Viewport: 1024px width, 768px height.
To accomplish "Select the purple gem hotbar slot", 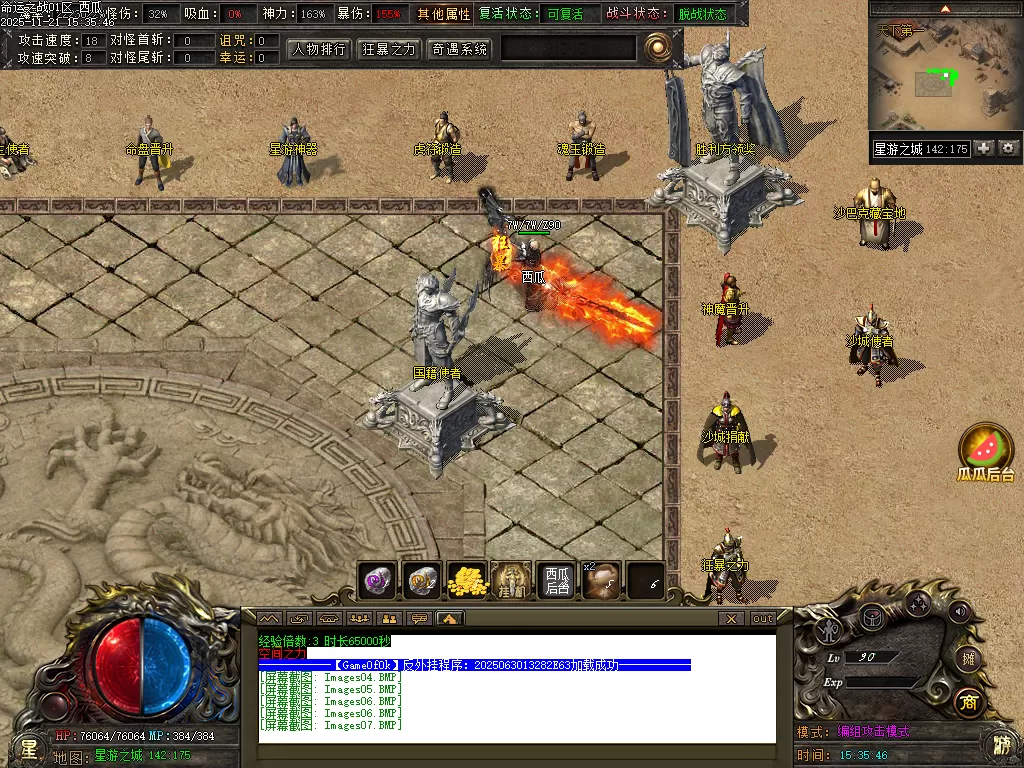I will coord(378,580).
